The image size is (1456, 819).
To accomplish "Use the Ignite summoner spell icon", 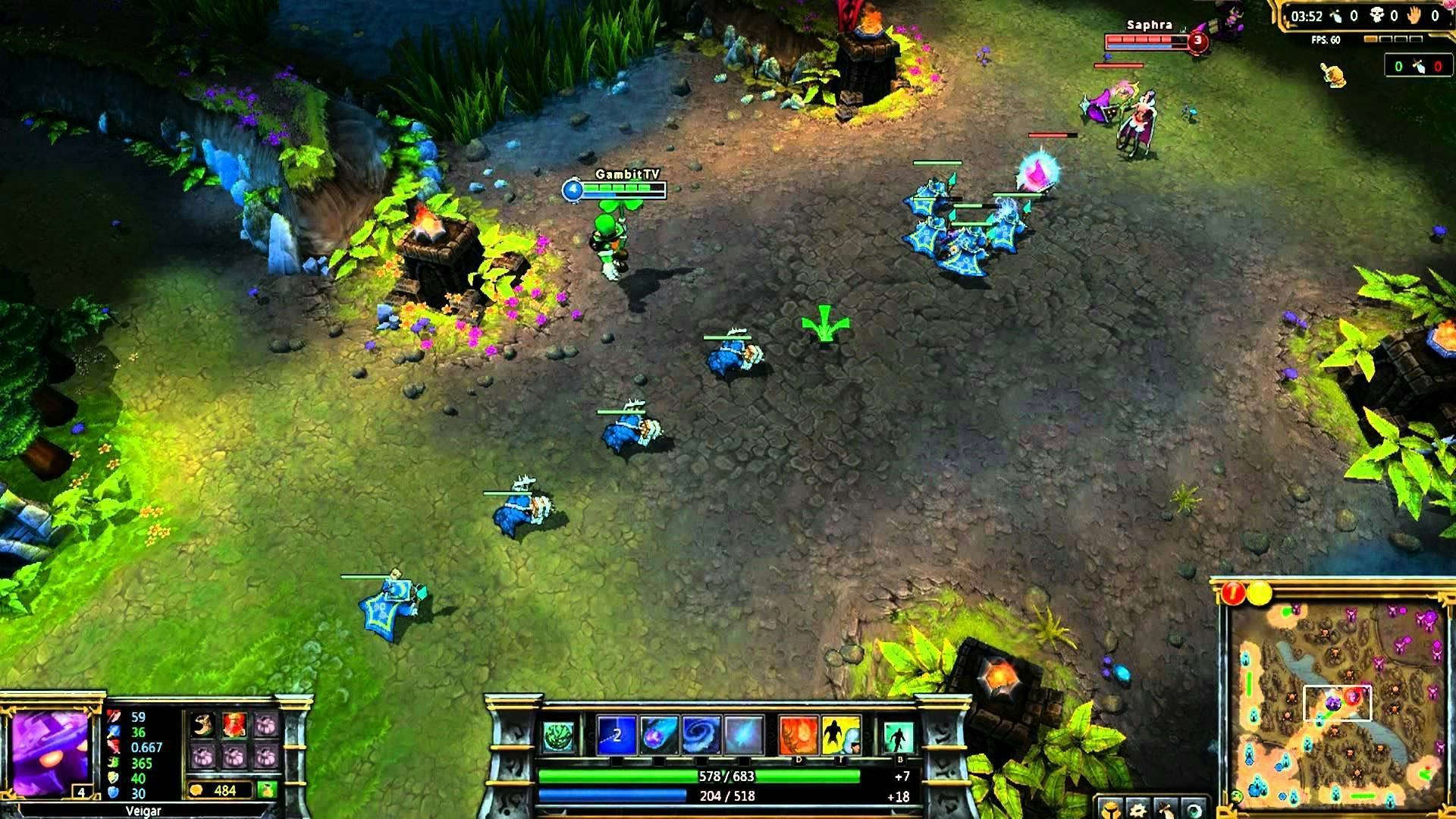I will pos(799,734).
